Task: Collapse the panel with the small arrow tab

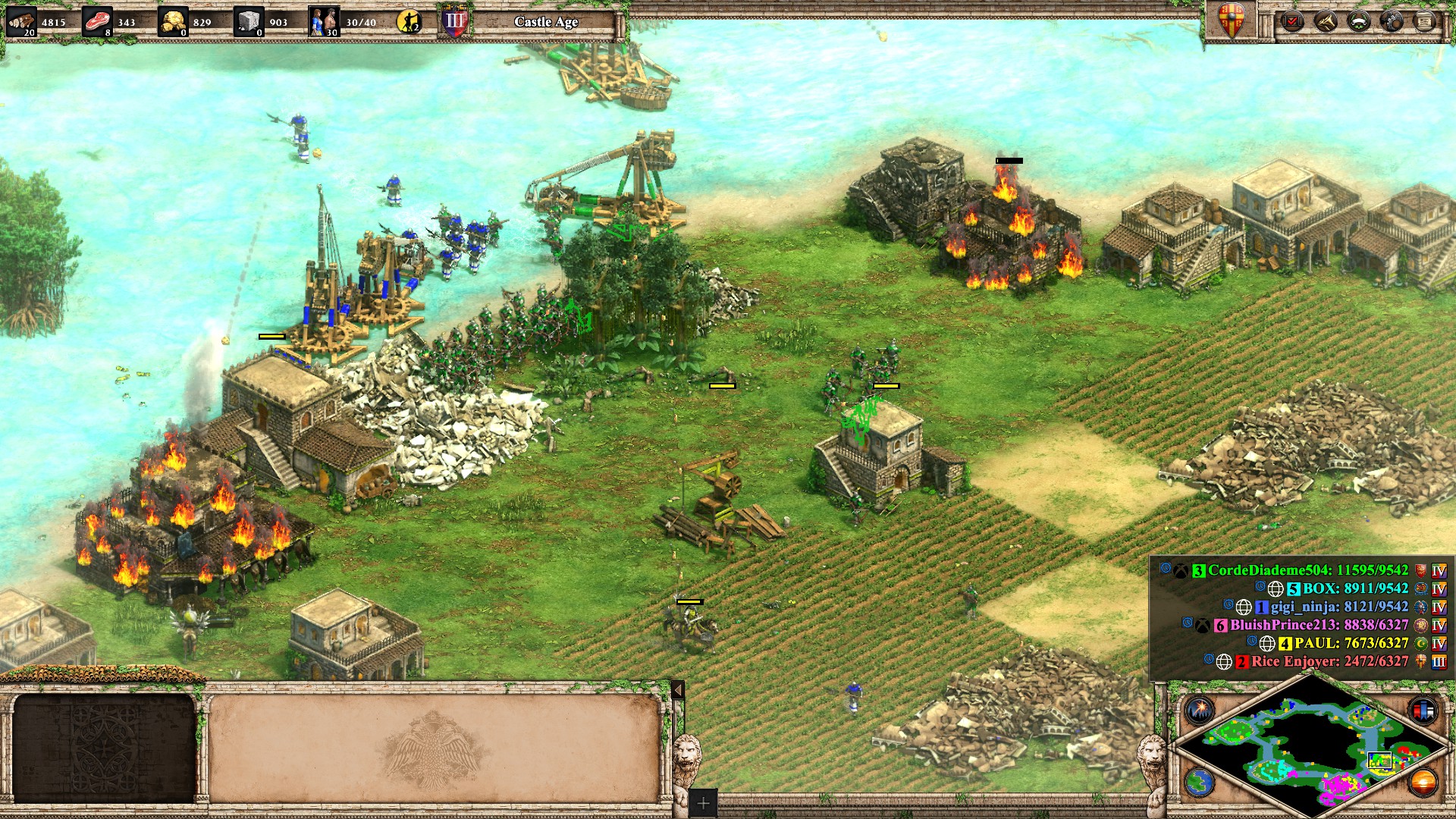Action: pyautogui.click(x=678, y=689)
